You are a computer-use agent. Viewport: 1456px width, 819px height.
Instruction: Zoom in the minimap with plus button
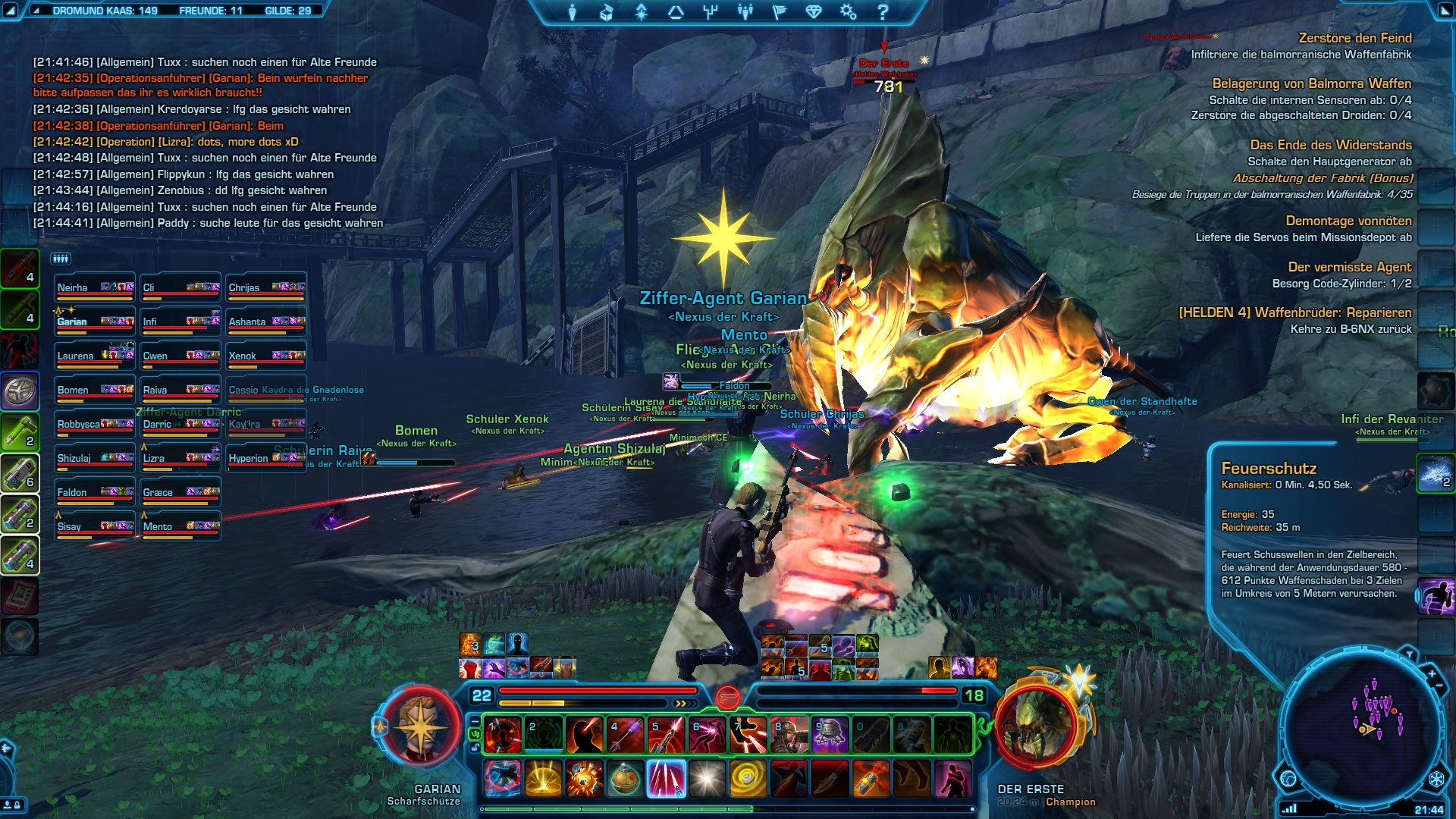coord(1432,673)
